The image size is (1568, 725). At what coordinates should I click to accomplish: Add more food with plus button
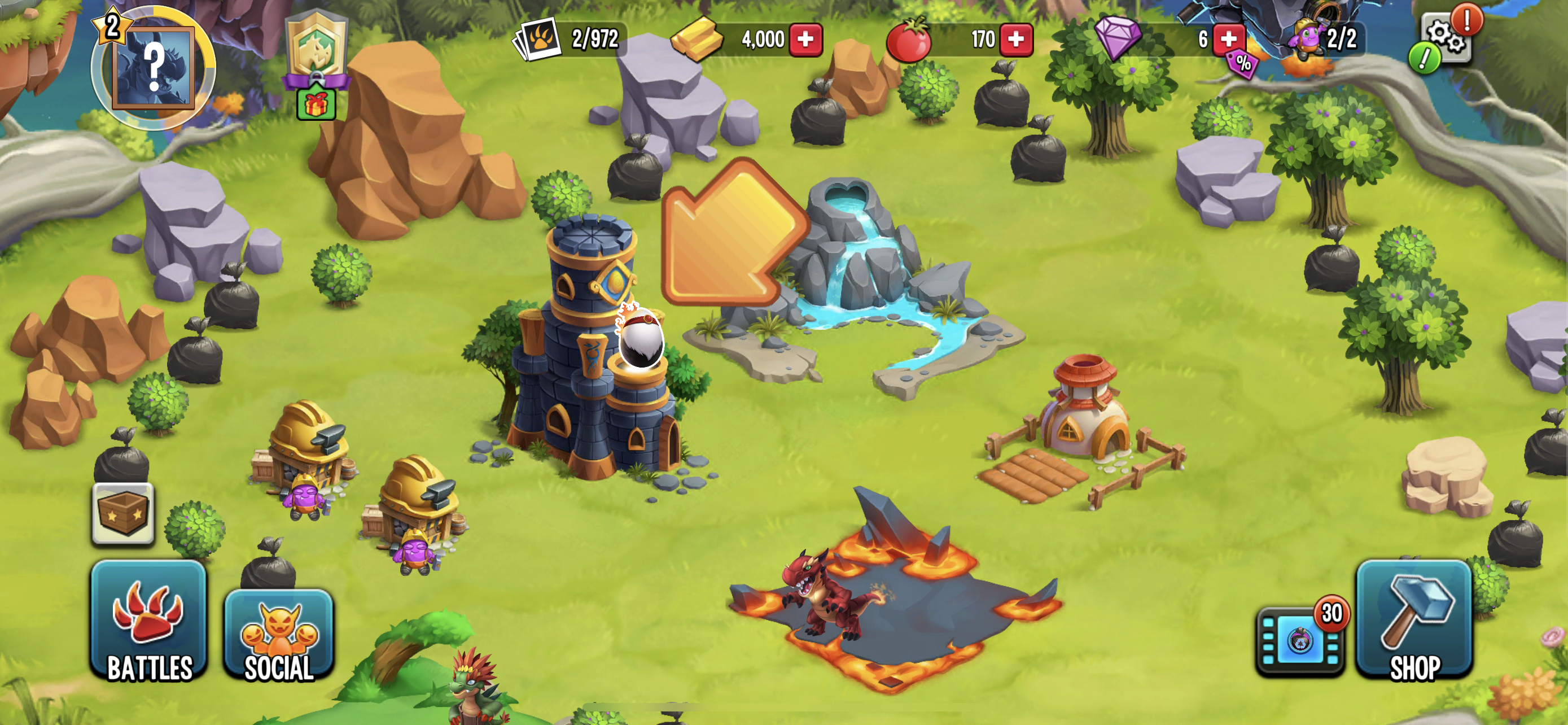pos(1016,40)
